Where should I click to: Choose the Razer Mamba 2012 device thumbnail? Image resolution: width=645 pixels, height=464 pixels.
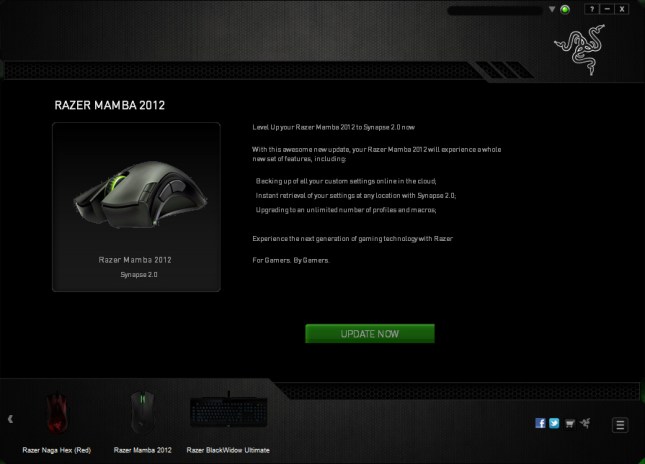click(141, 413)
